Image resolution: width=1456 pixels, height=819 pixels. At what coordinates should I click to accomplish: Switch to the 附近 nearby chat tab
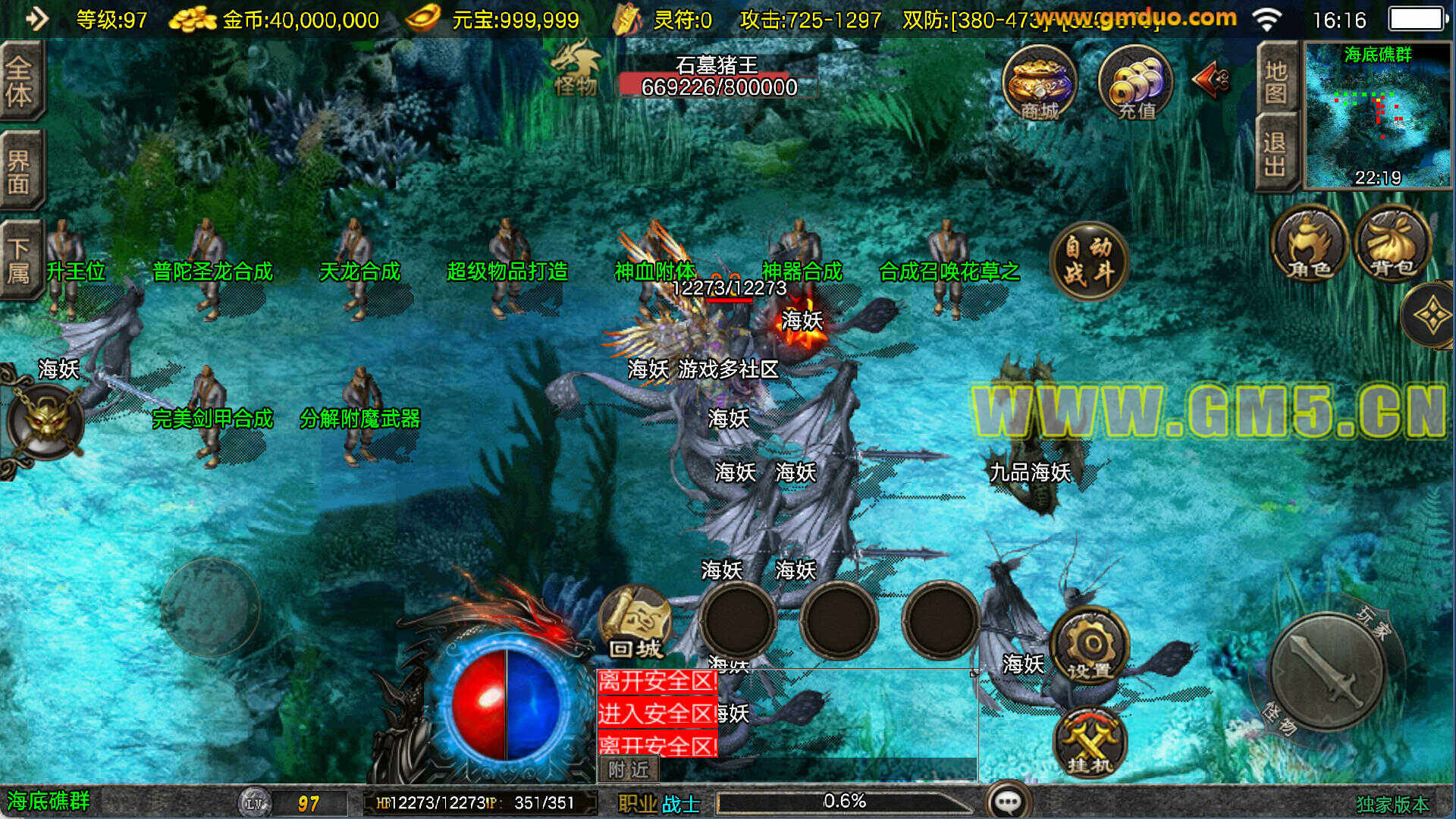[x=629, y=770]
